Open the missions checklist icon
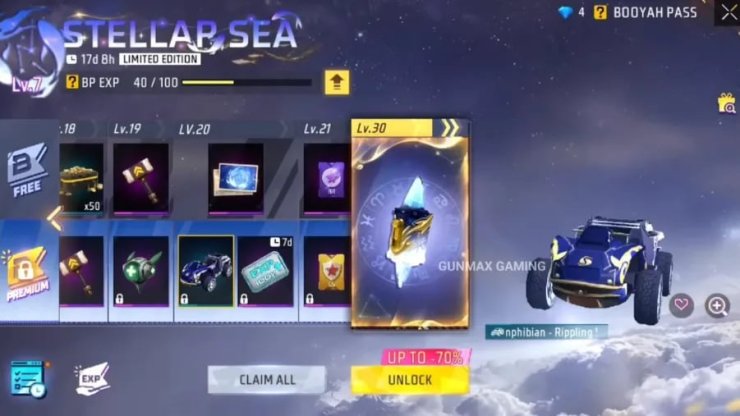 pyautogui.click(x=27, y=377)
